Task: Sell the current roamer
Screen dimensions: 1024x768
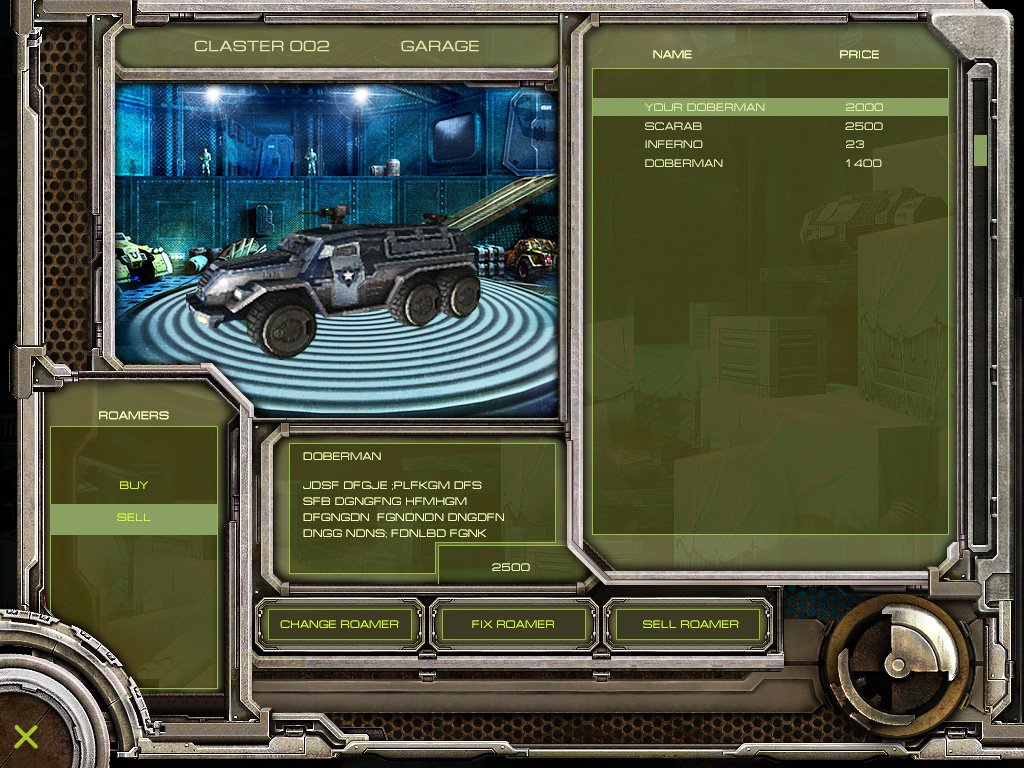Action: click(690, 624)
